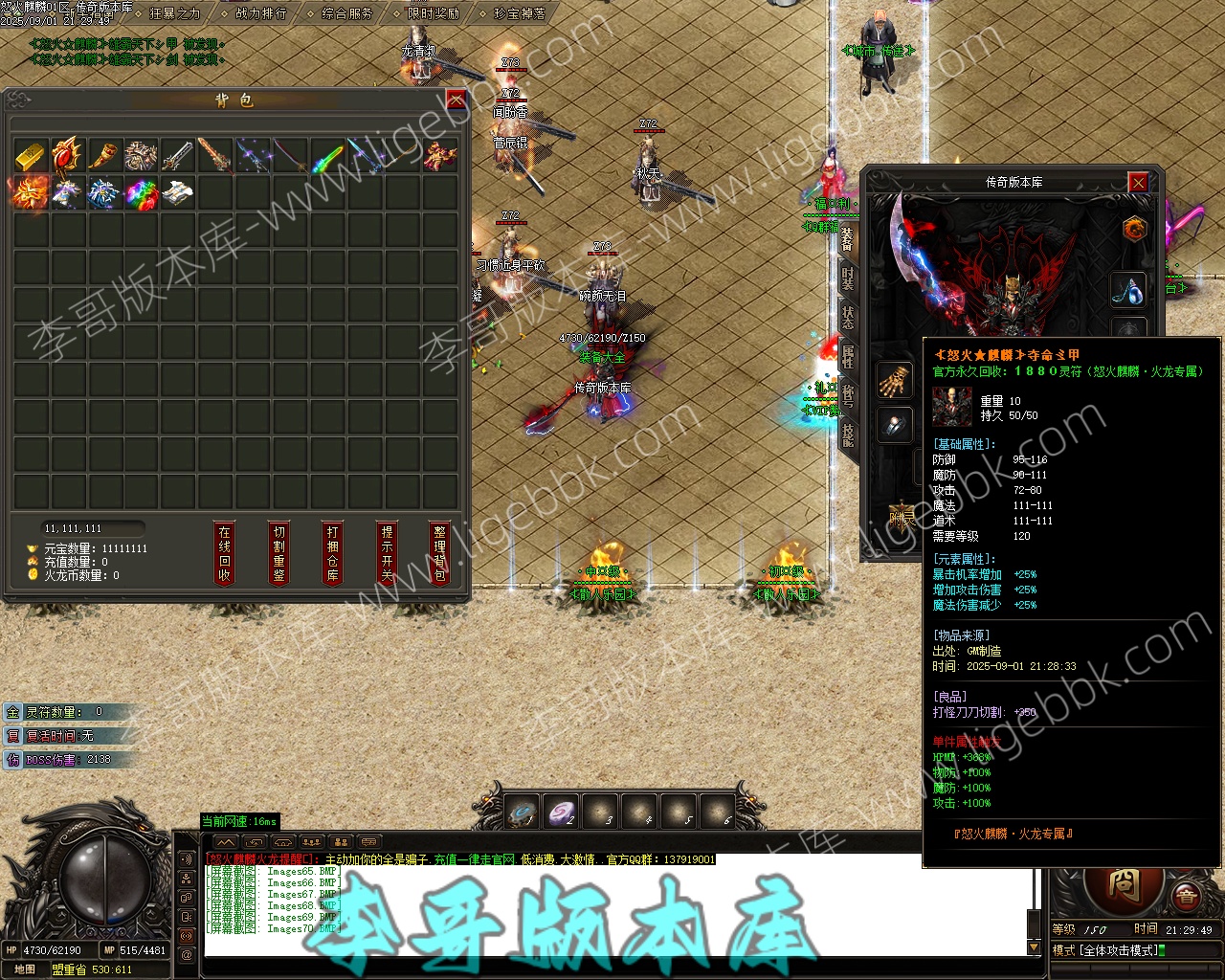Select the golden horn item in backpack
This screenshot has height=980, width=1225.
(104, 155)
